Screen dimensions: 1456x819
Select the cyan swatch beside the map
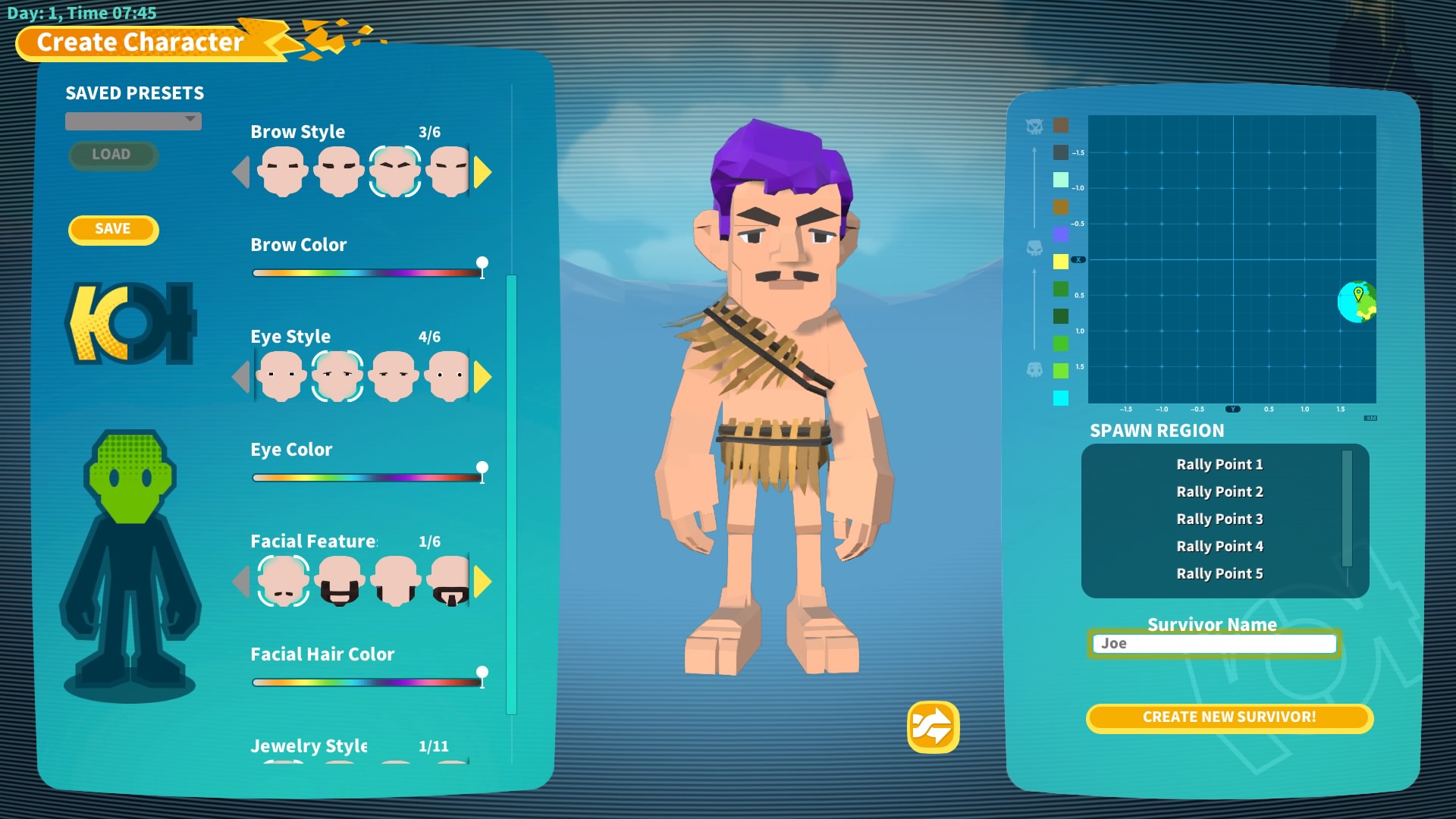point(1061,398)
